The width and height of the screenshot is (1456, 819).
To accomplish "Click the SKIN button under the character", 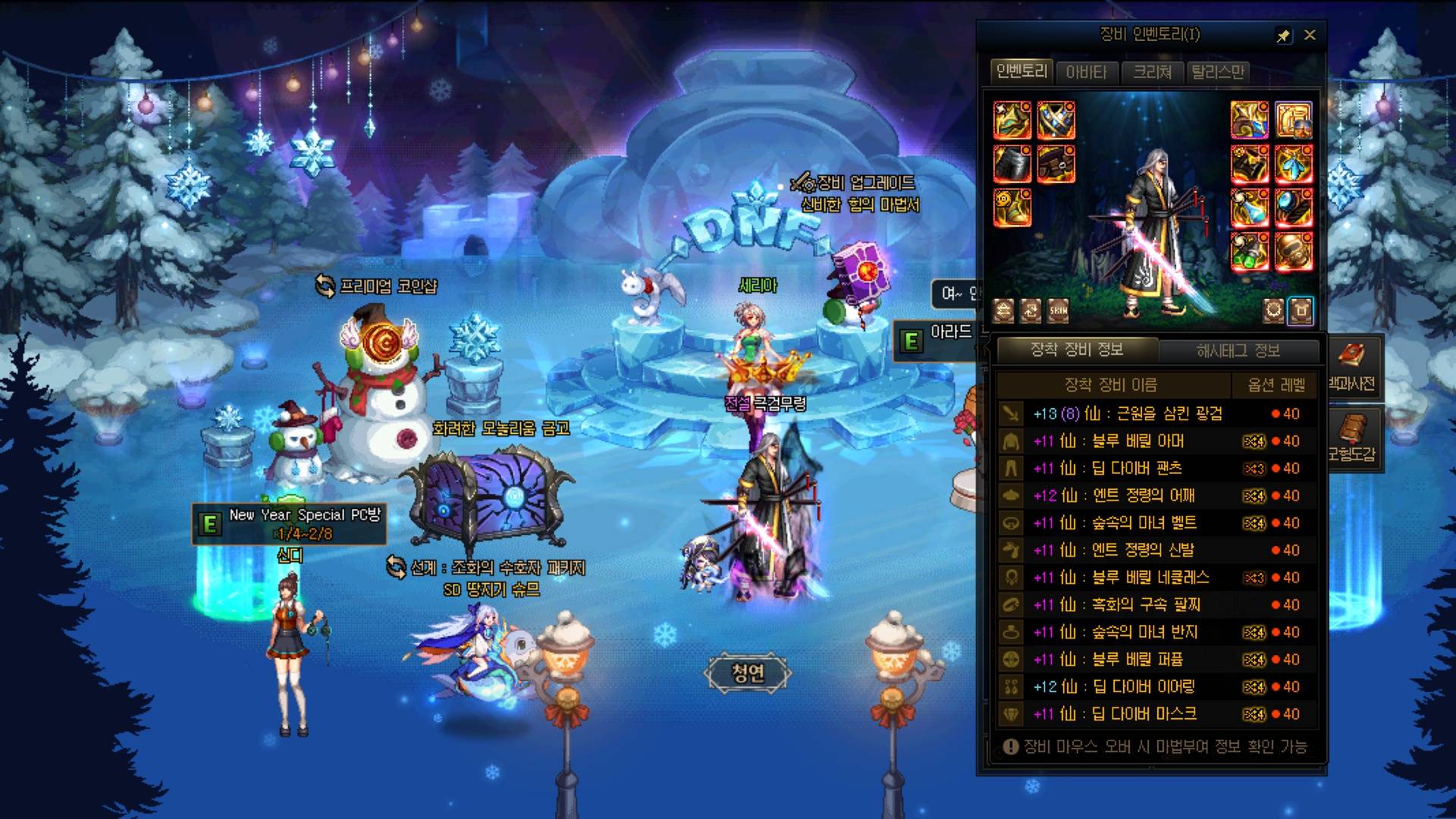I will [1058, 310].
